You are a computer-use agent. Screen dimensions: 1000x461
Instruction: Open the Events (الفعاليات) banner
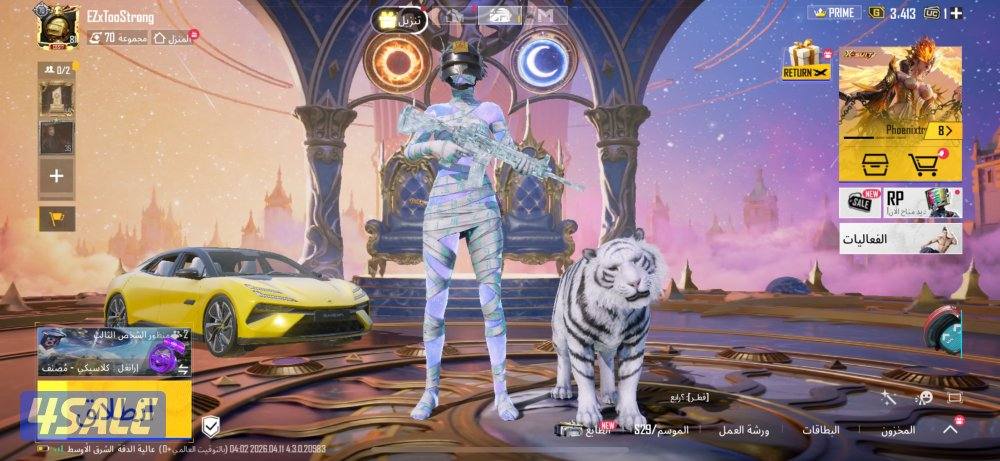click(899, 238)
